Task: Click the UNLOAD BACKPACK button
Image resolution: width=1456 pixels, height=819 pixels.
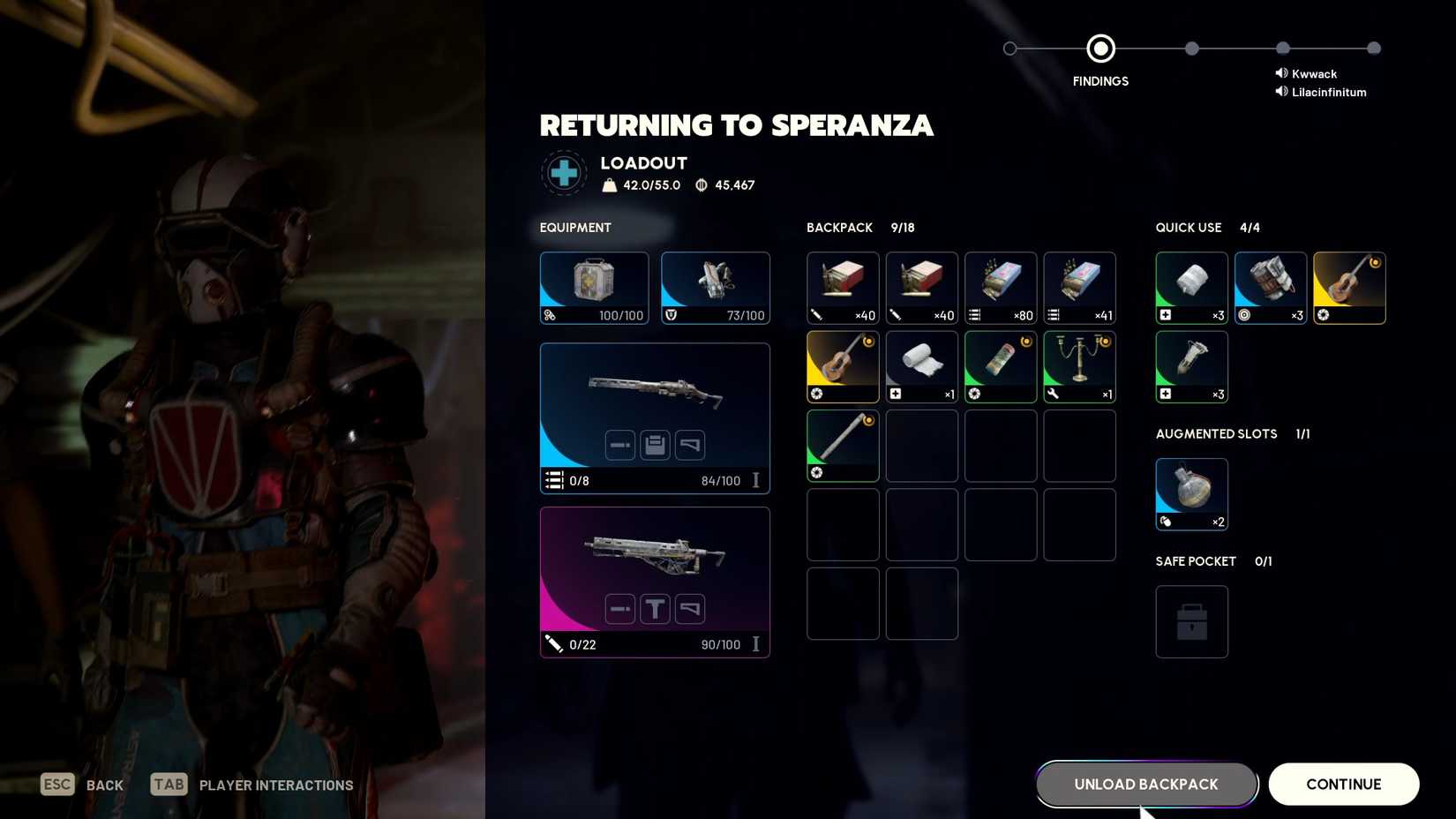Action: [x=1145, y=784]
